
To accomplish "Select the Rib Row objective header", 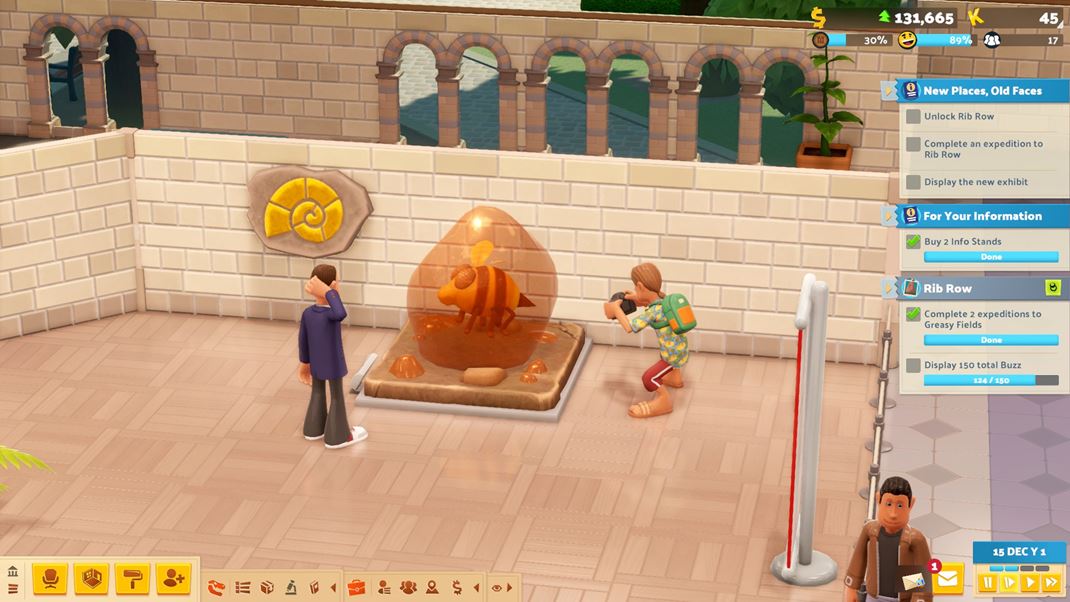I will pyautogui.click(x=947, y=288).
